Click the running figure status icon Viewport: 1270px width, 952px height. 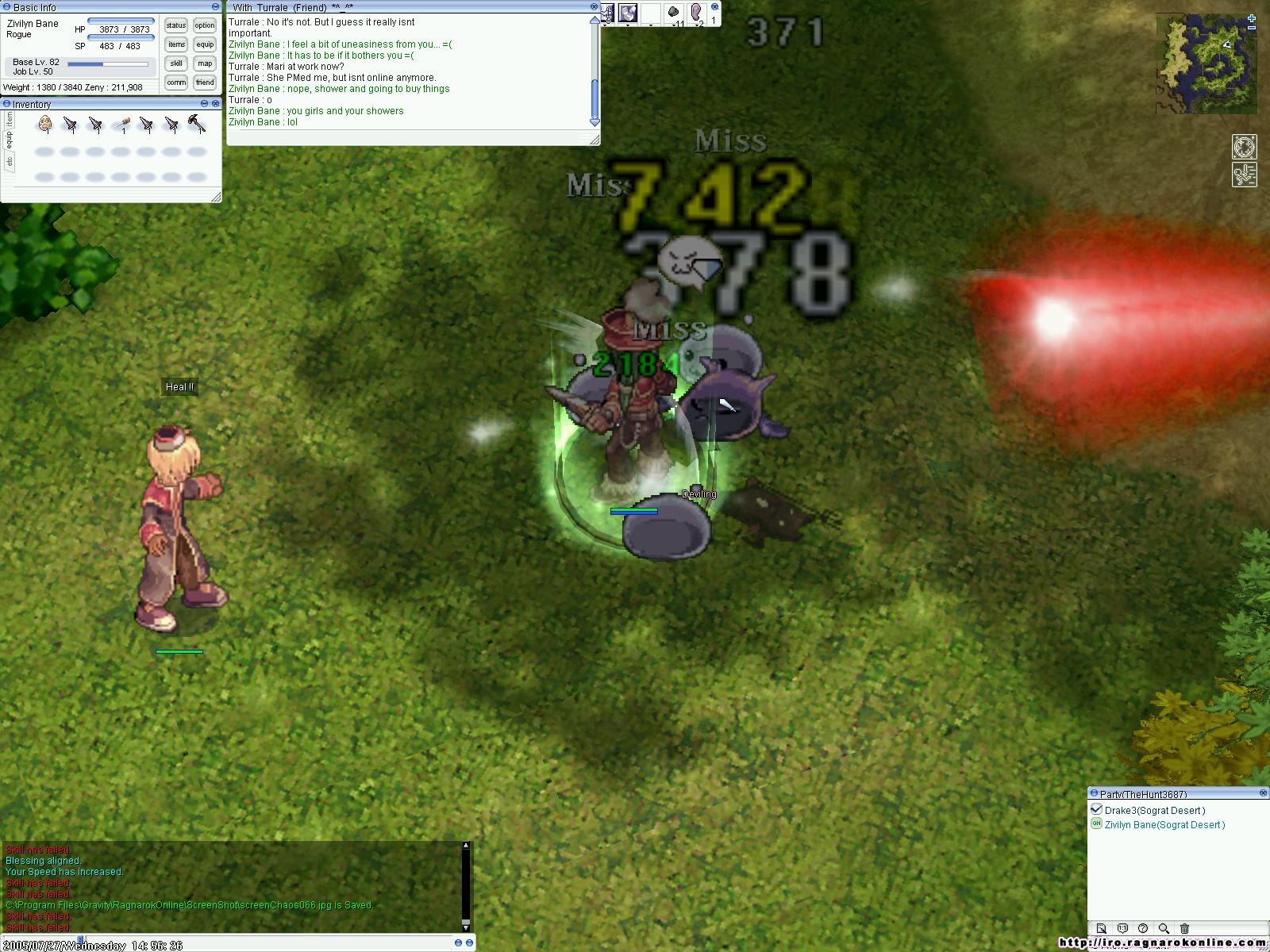pyautogui.click(x=1244, y=175)
